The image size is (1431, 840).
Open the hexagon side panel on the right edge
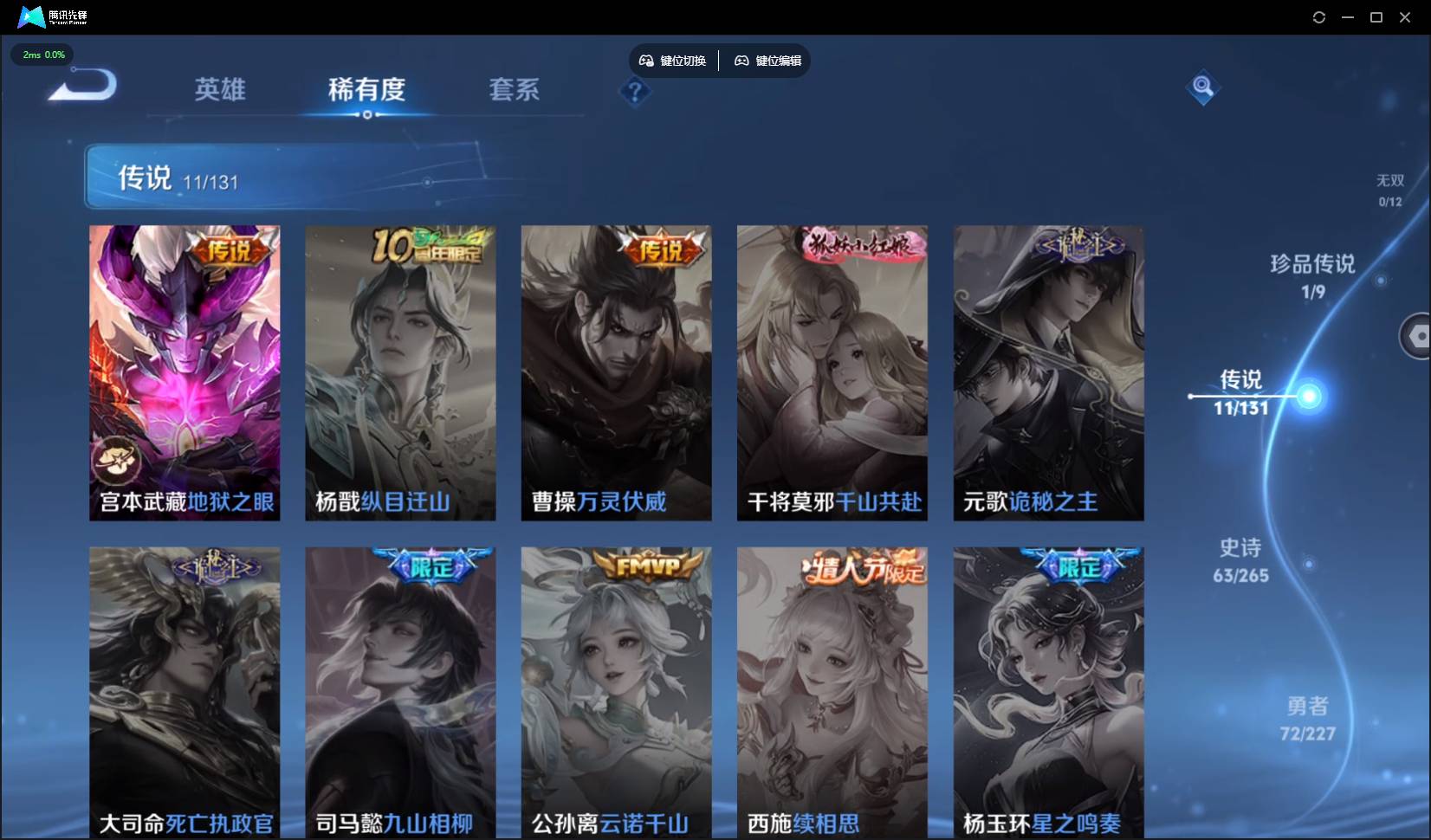1418,336
